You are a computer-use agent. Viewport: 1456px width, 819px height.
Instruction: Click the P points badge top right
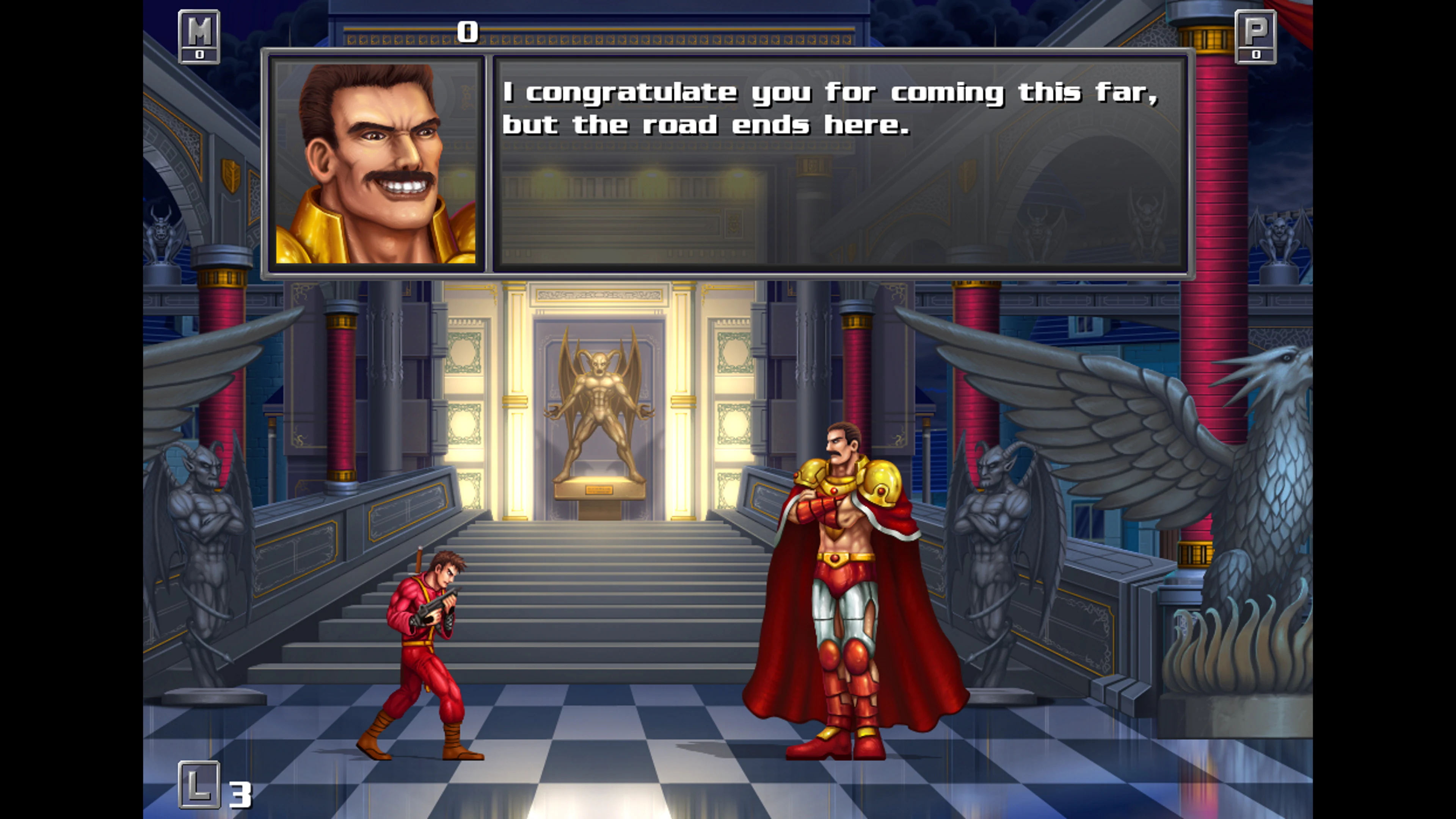[x=1255, y=36]
